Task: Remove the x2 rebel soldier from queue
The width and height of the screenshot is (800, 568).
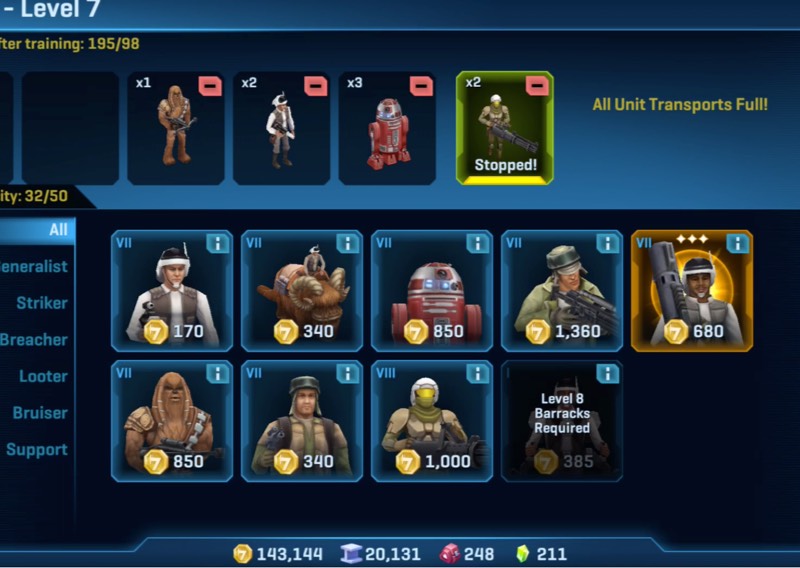Action: [316, 85]
